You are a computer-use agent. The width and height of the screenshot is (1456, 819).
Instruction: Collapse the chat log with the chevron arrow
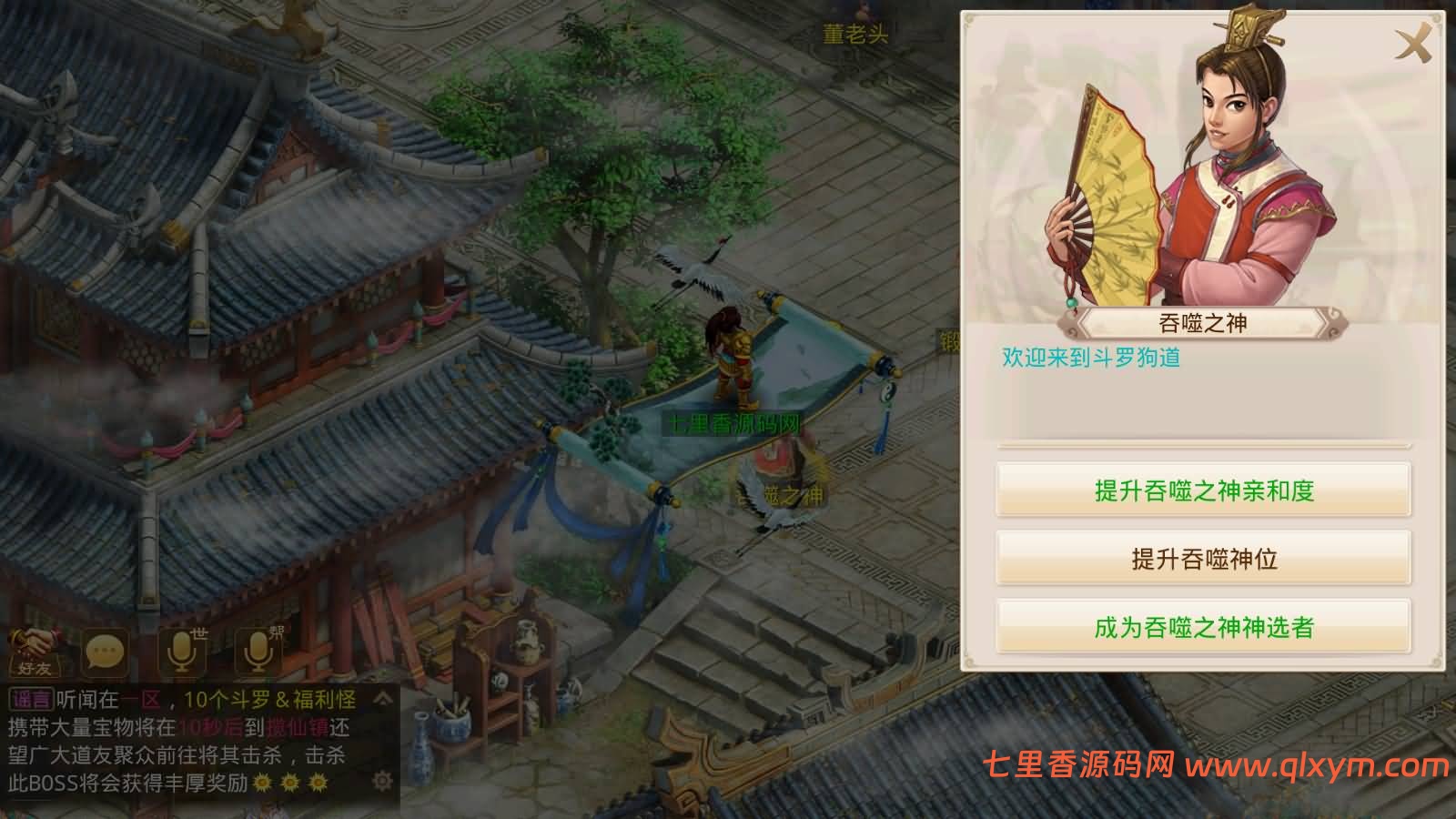380,700
